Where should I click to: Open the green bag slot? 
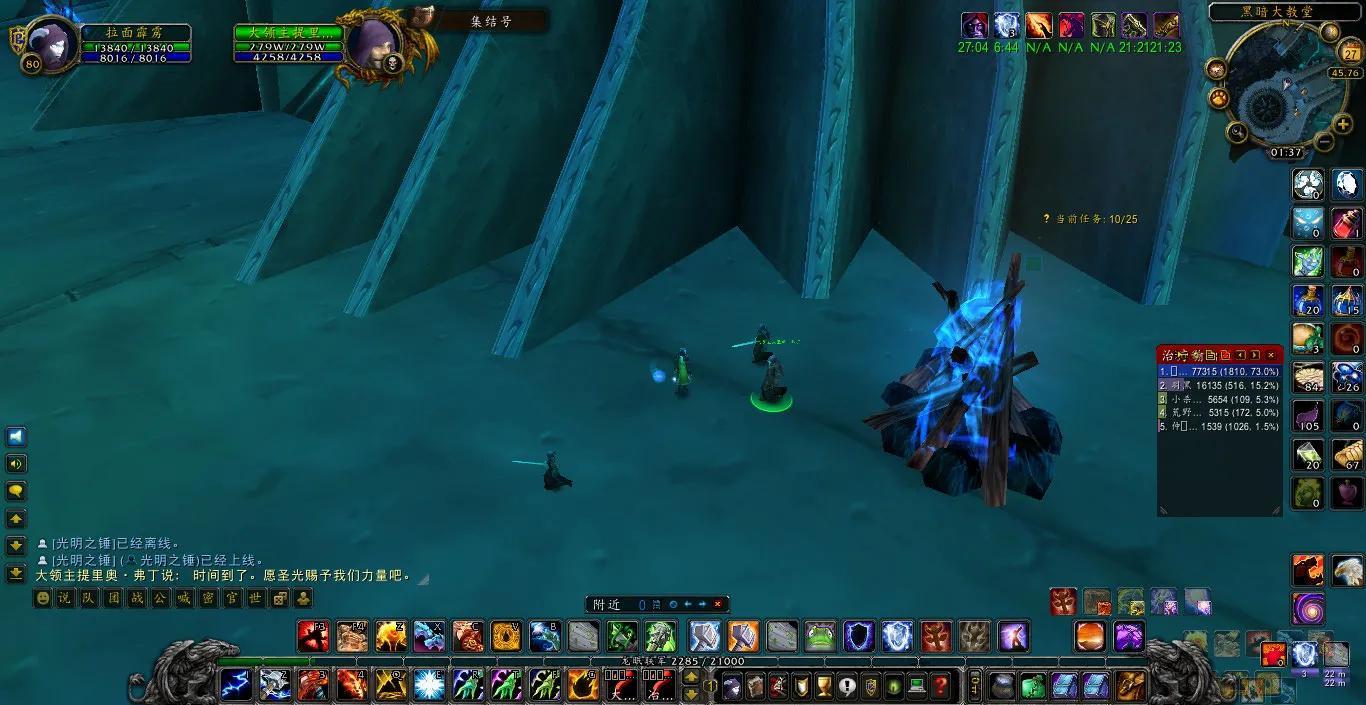1033,686
